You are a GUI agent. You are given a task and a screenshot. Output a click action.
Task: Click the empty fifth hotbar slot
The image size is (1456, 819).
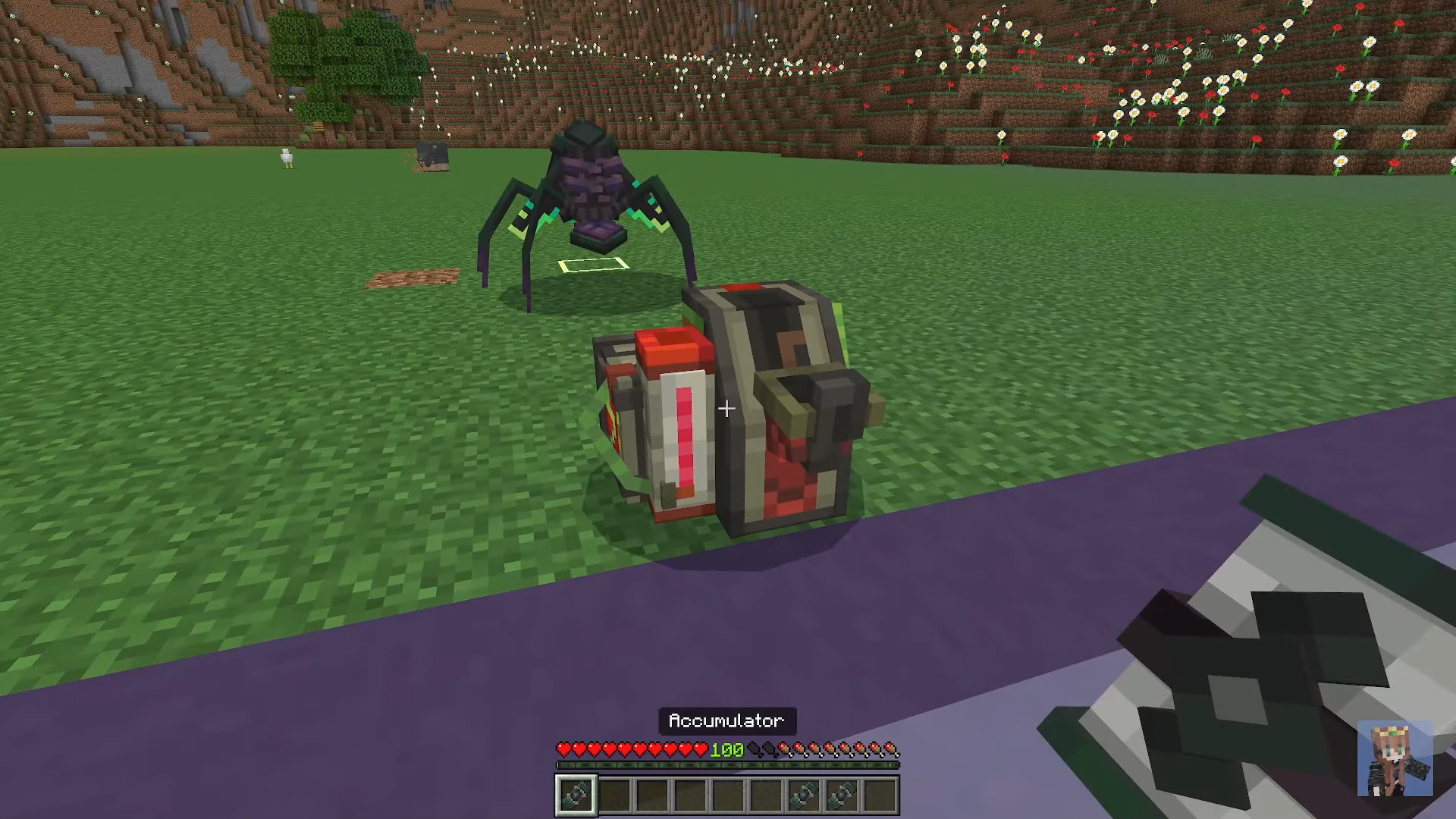coord(728,793)
